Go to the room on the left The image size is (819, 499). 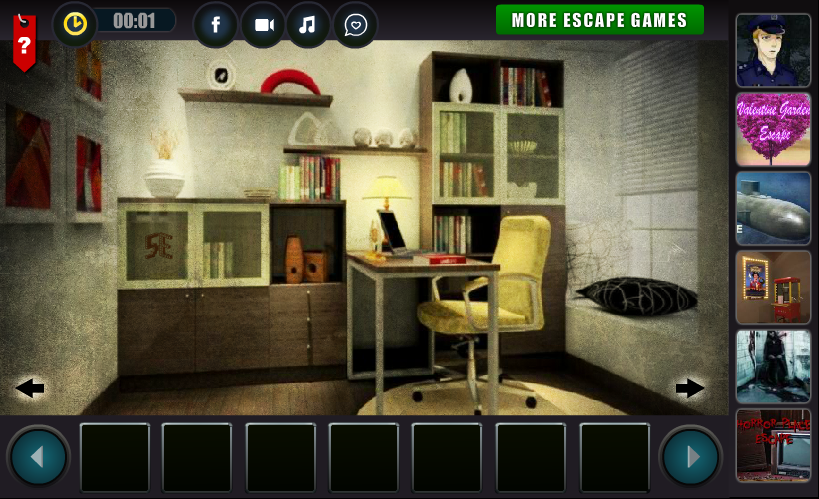30,388
